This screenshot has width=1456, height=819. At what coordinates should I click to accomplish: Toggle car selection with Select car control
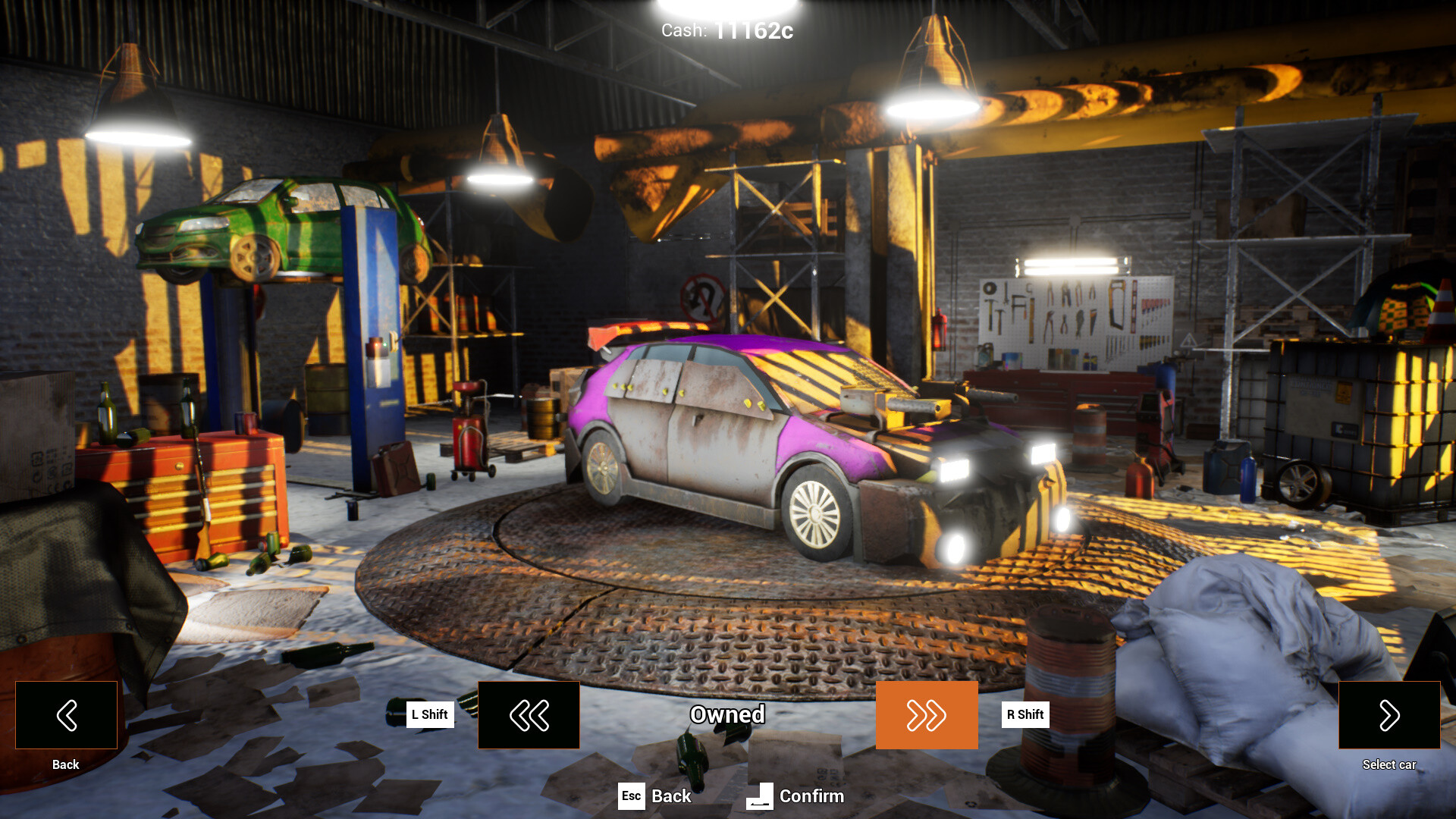point(1389,714)
